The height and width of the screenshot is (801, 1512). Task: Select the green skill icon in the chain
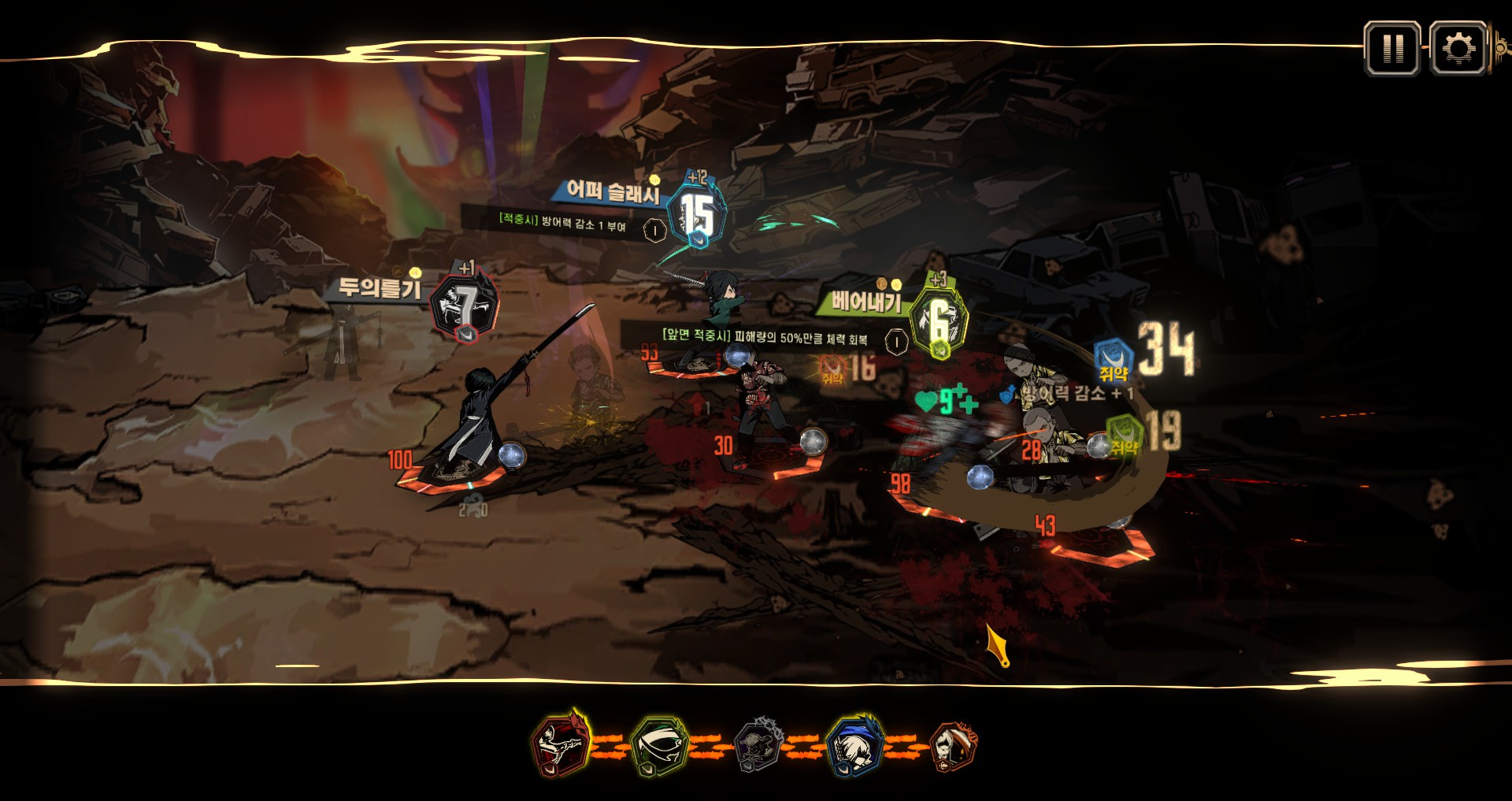pos(660,744)
